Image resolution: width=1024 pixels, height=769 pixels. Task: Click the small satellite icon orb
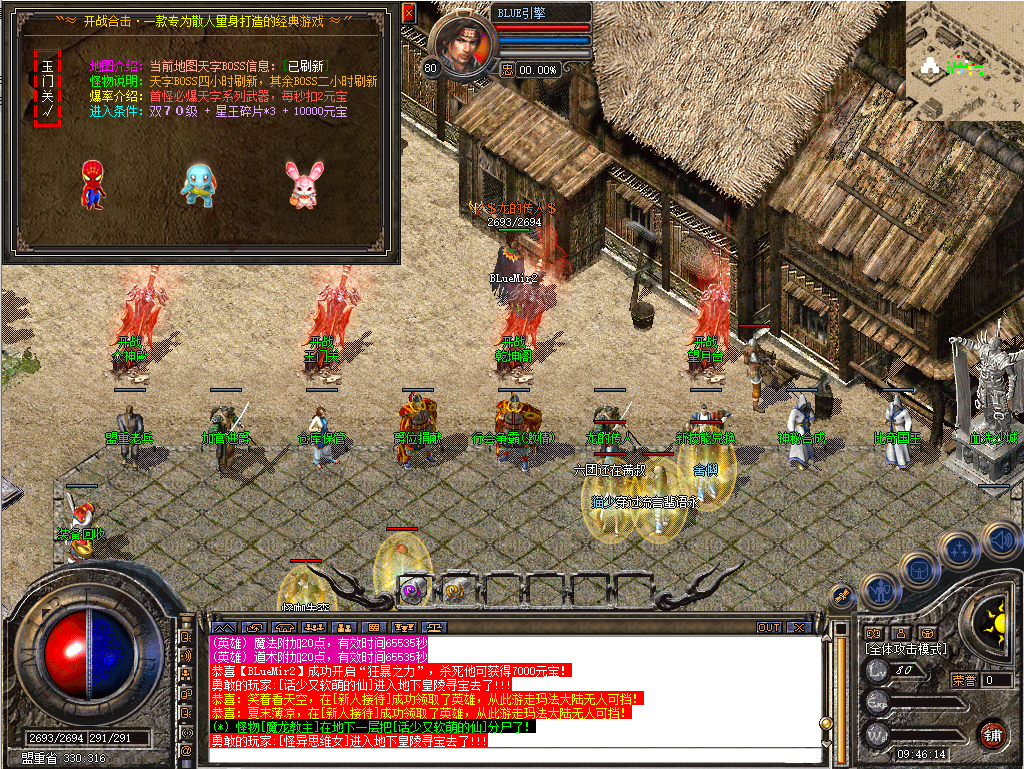click(844, 594)
